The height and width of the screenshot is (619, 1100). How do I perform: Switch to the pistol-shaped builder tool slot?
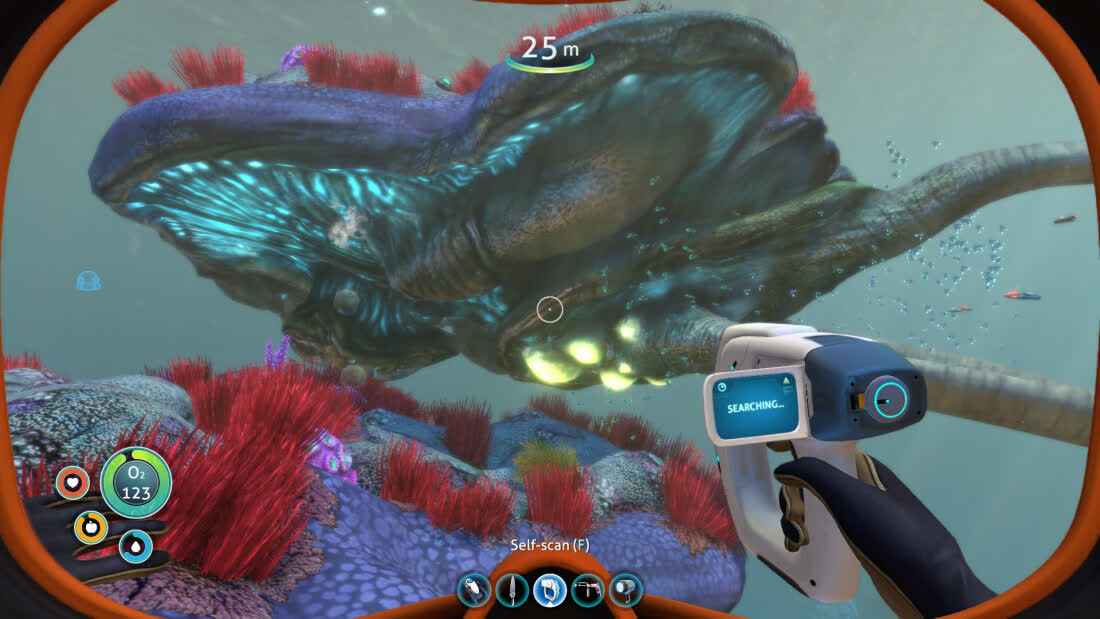587,590
